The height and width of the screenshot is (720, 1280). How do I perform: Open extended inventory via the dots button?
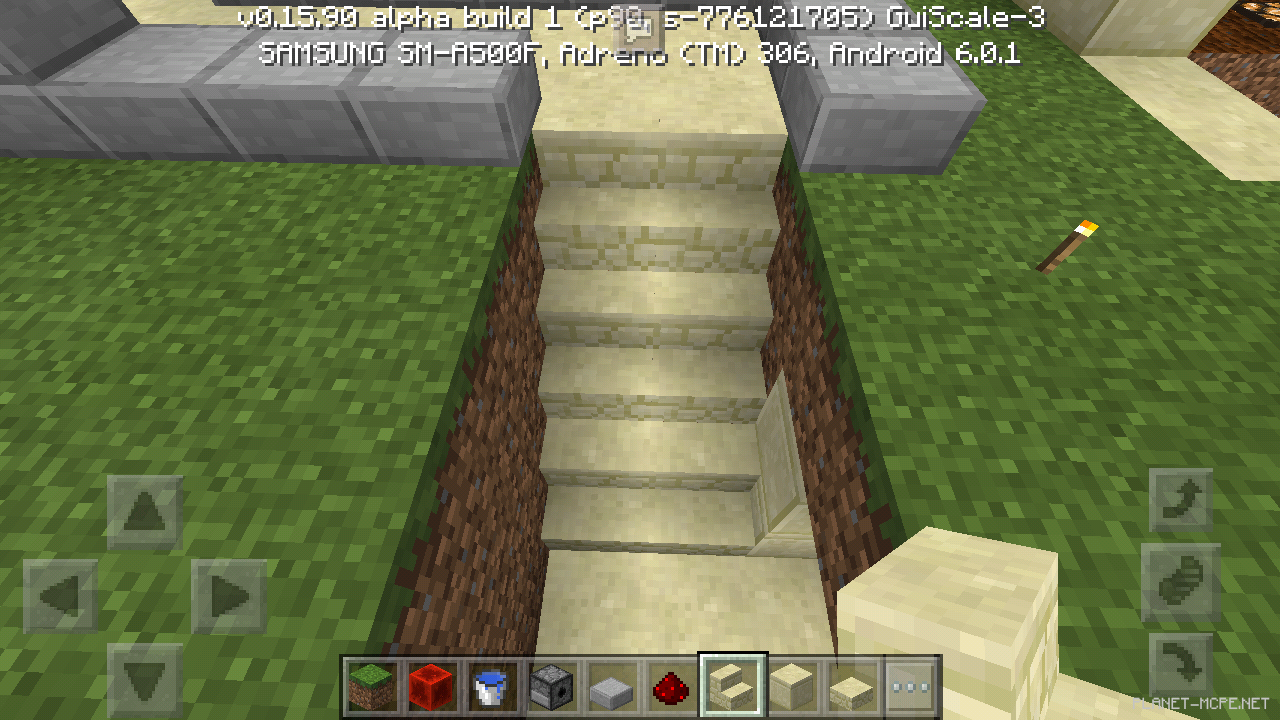911,685
